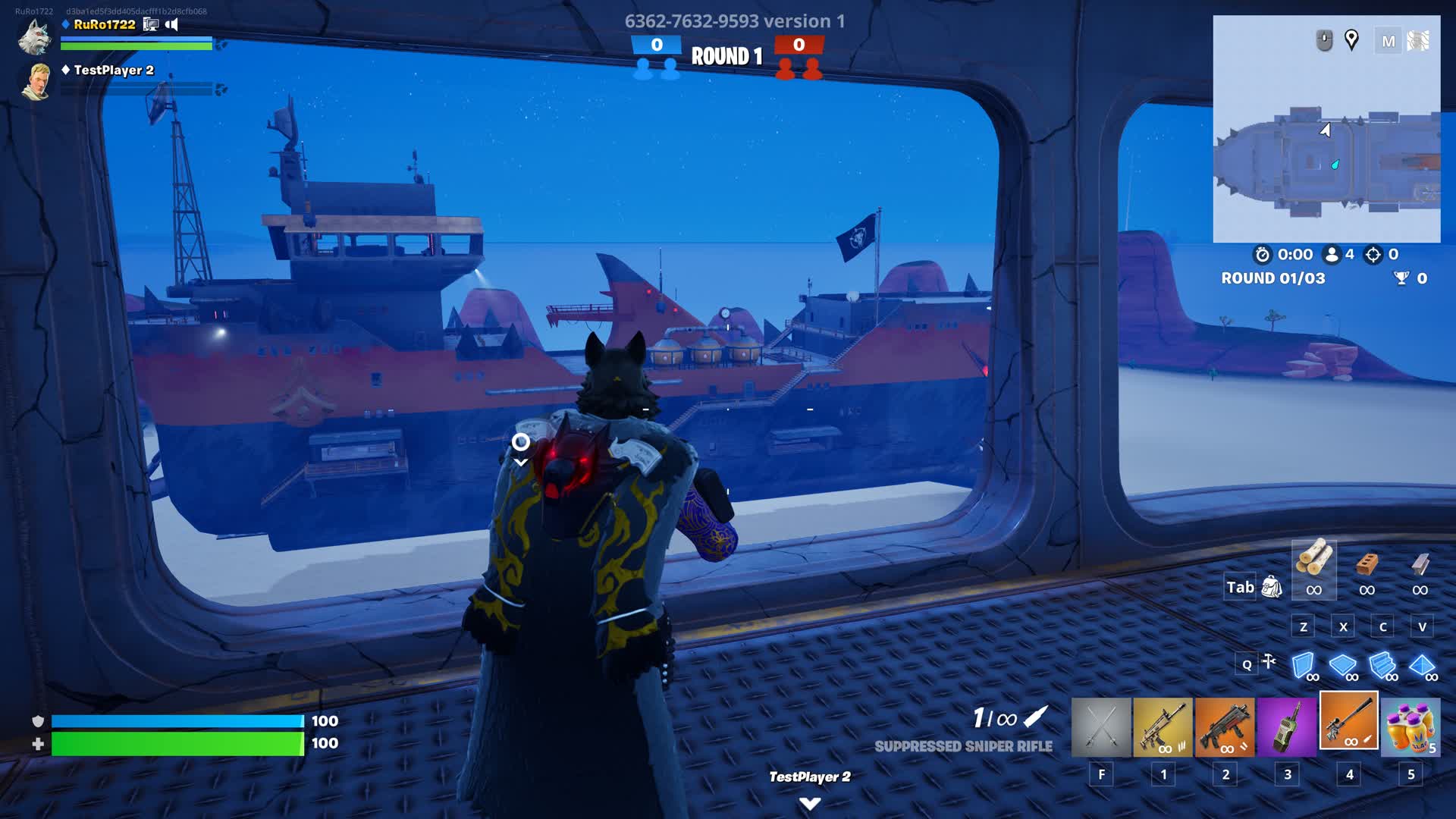
Task: Pick the stairs building piece
Action: [x=1382, y=666]
